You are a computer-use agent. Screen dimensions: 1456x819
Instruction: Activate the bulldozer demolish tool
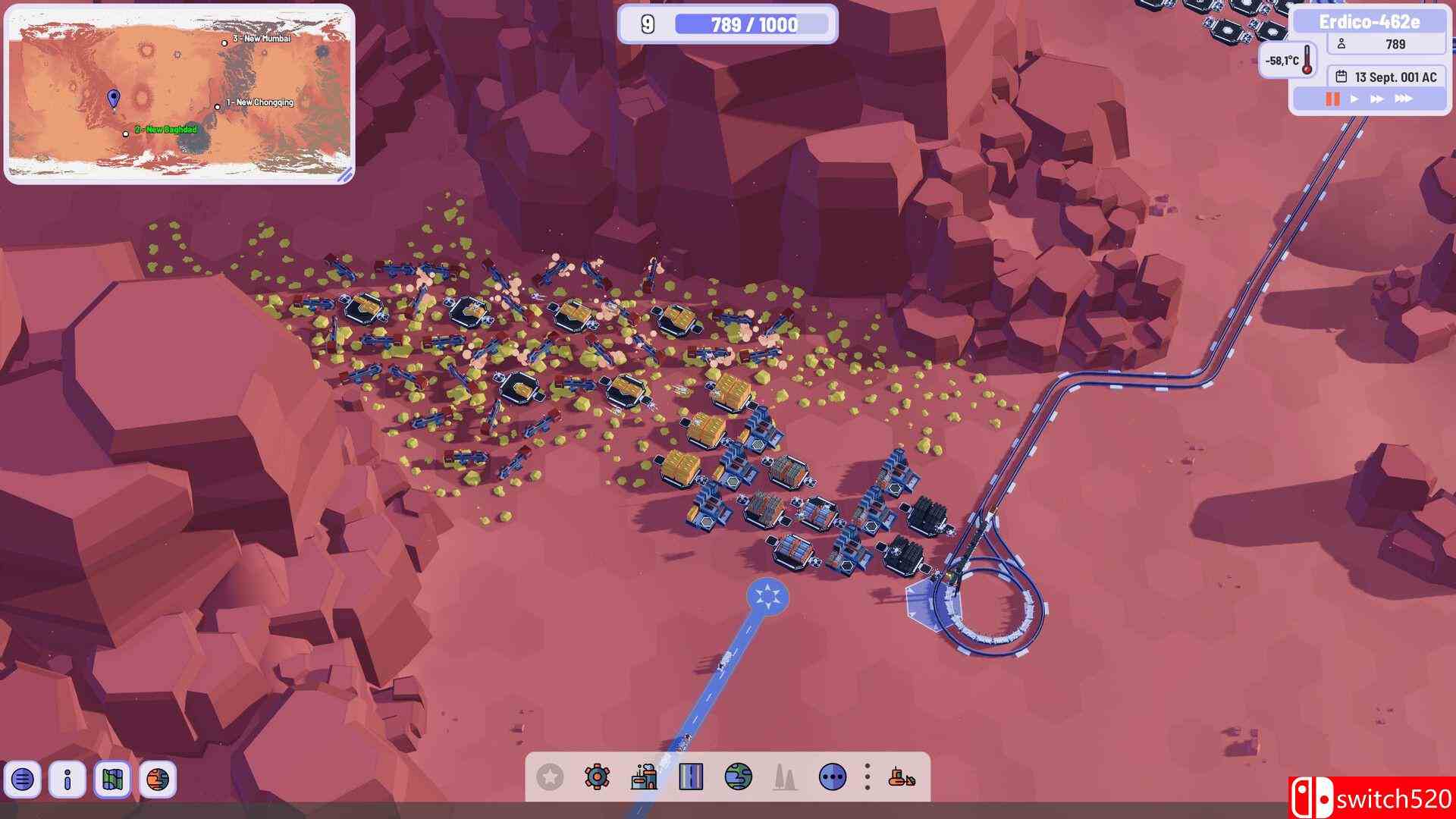[902, 777]
